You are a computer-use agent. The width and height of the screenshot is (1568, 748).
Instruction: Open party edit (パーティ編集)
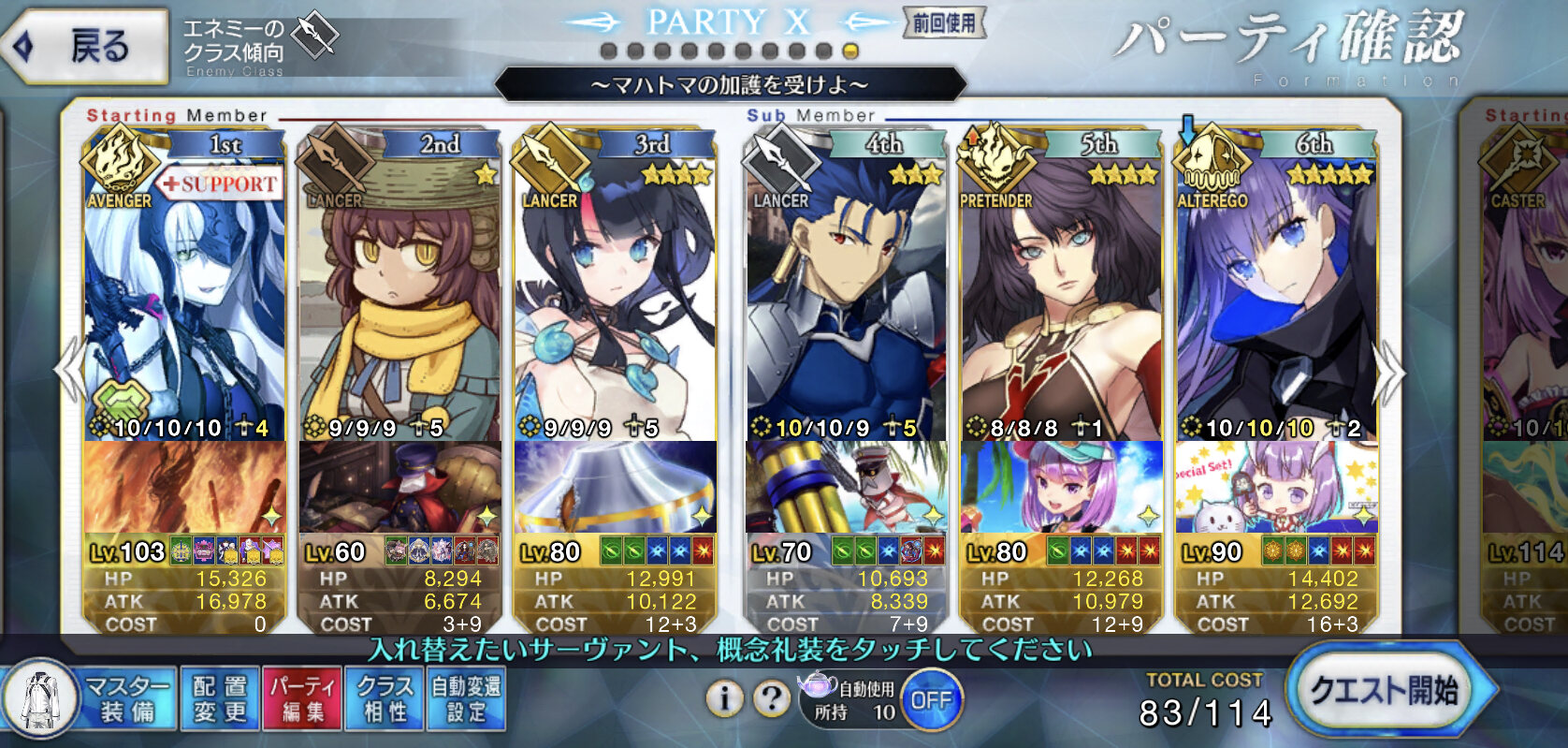pyautogui.click(x=302, y=698)
